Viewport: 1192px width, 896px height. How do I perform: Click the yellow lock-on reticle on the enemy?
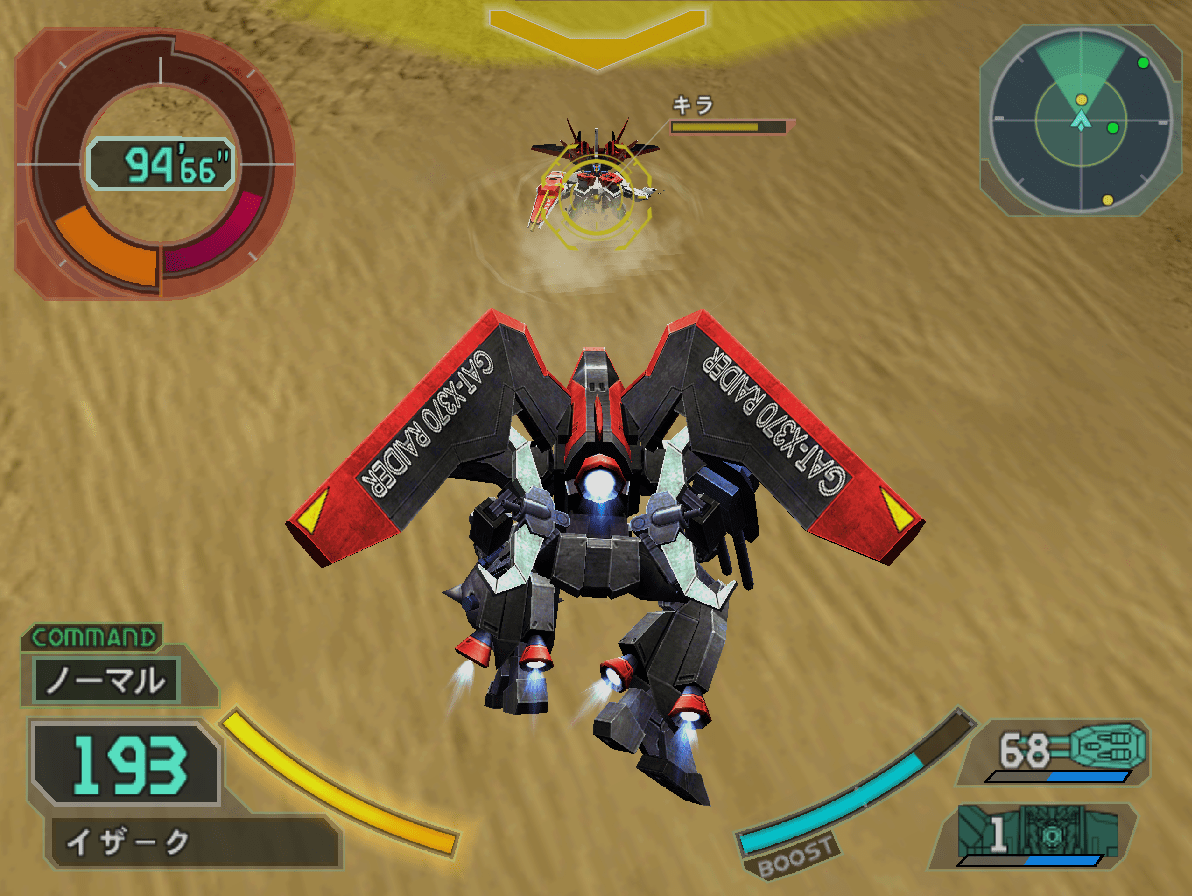pyautogui.click(x=596, y=200)
